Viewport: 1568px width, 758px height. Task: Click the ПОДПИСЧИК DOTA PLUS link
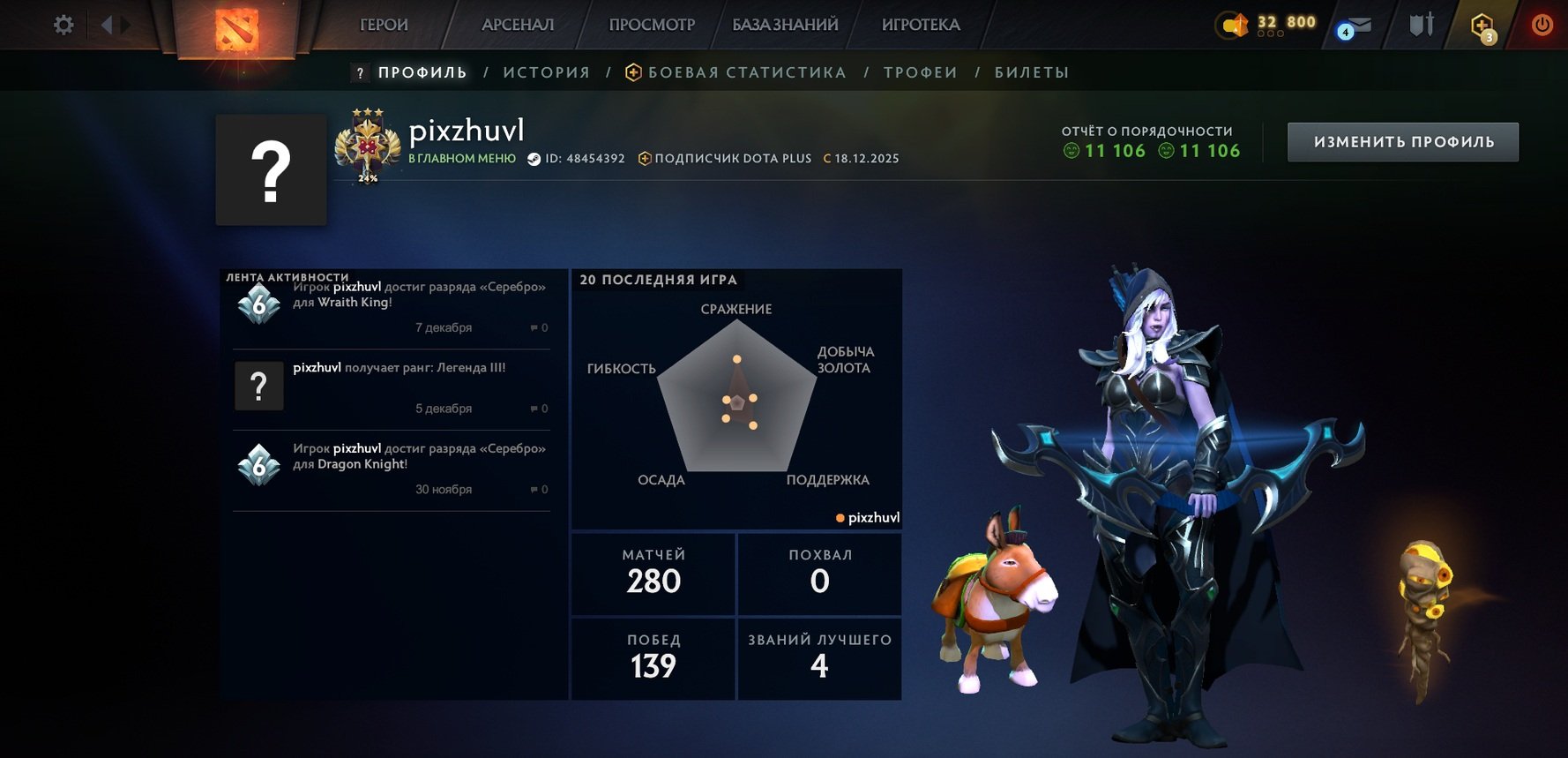728,159
